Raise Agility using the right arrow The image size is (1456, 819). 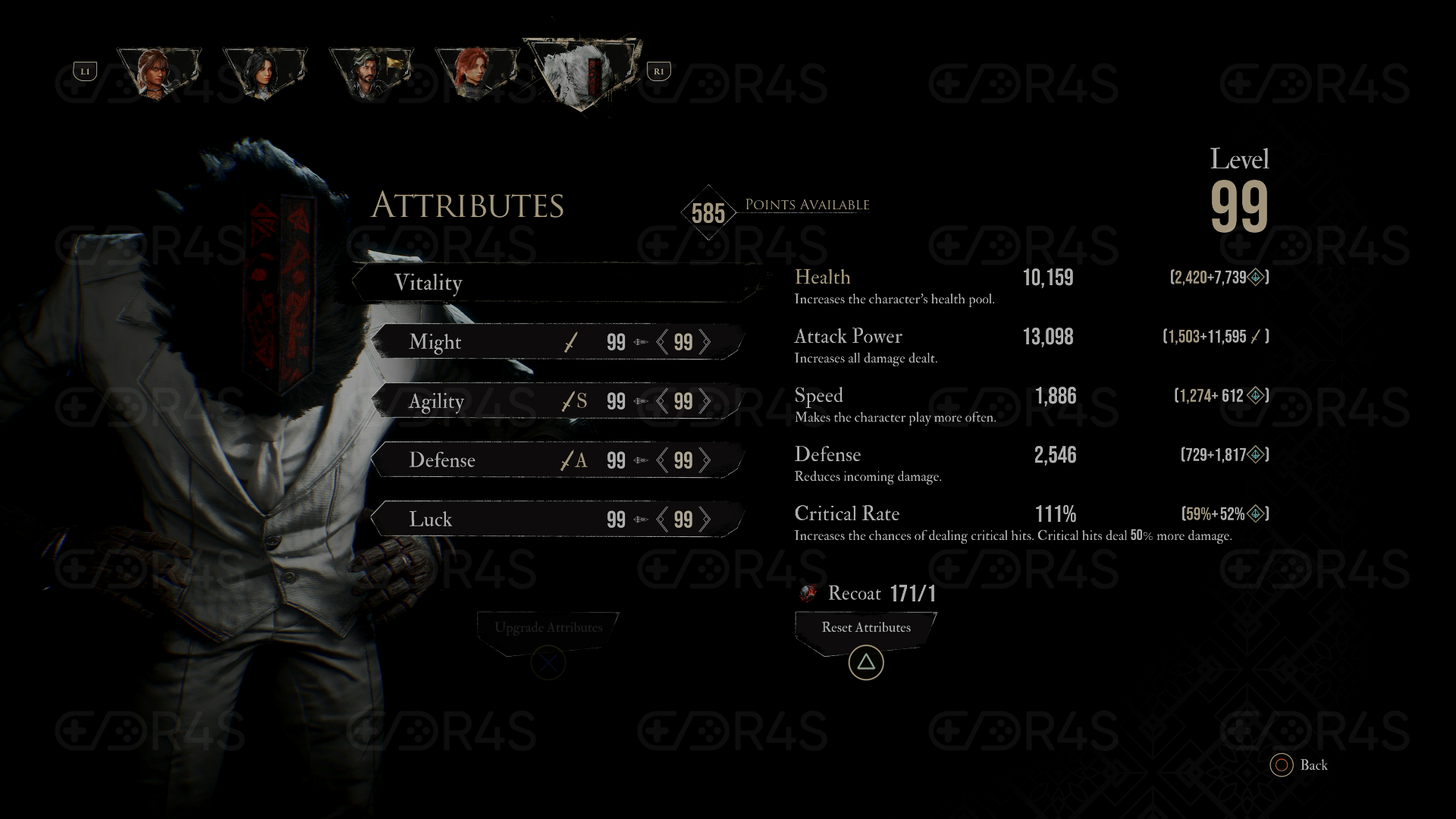click(705, 401)
